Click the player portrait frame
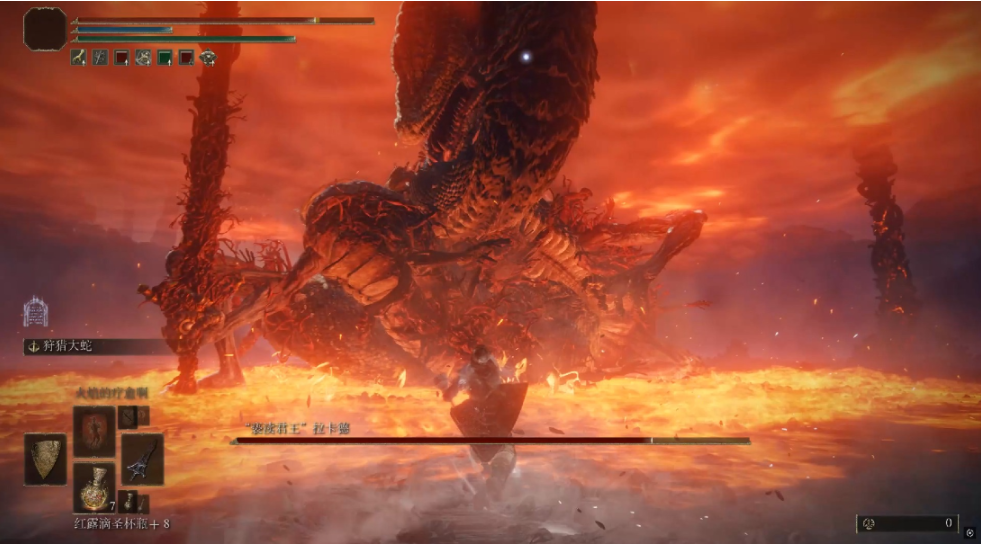The image size is (981, 544). [45, 28]
